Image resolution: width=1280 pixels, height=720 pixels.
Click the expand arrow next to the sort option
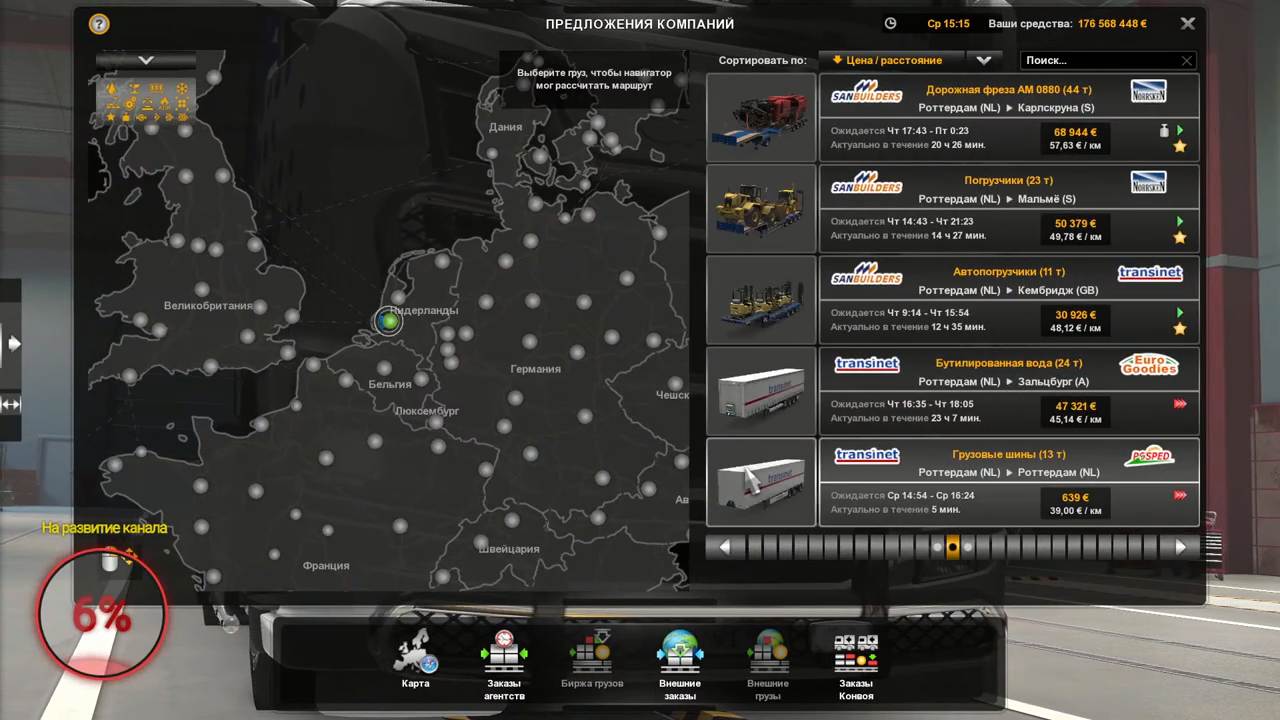pyautogui.click(x=984, y=60)
